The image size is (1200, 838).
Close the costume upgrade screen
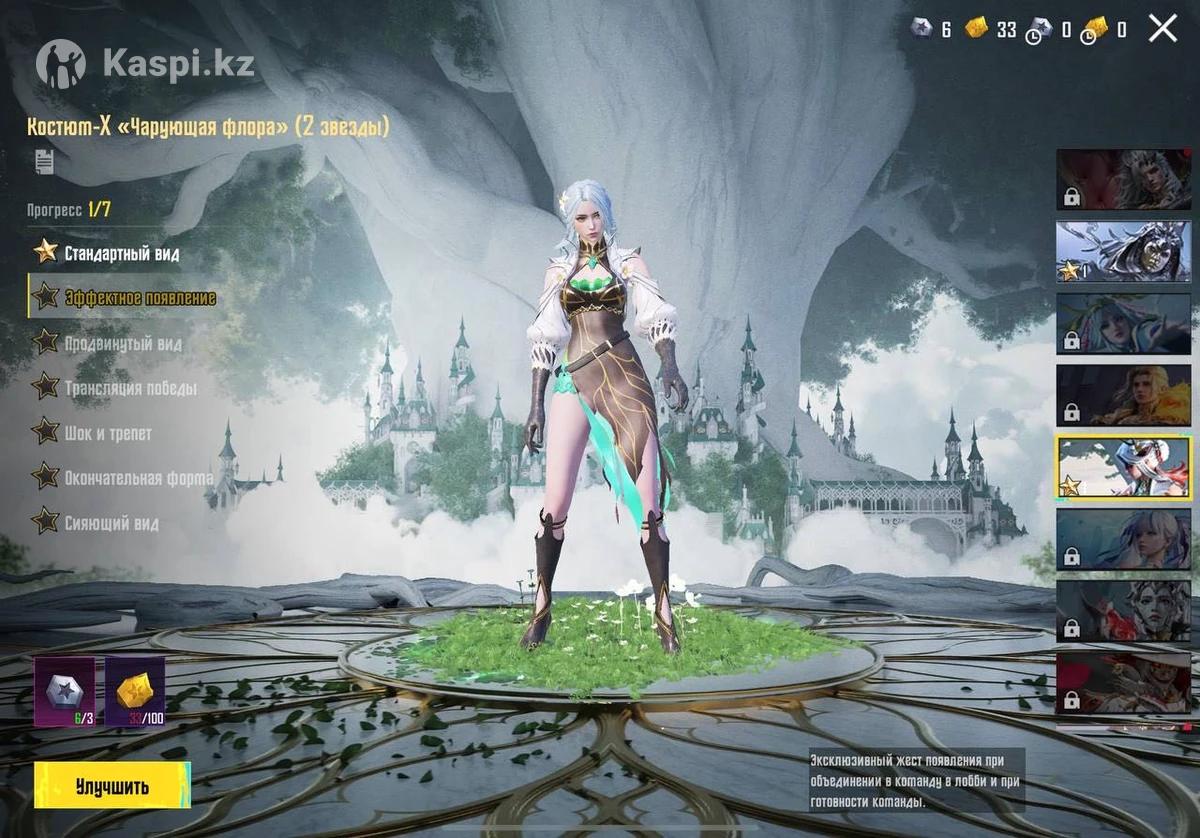point(1162,28)
